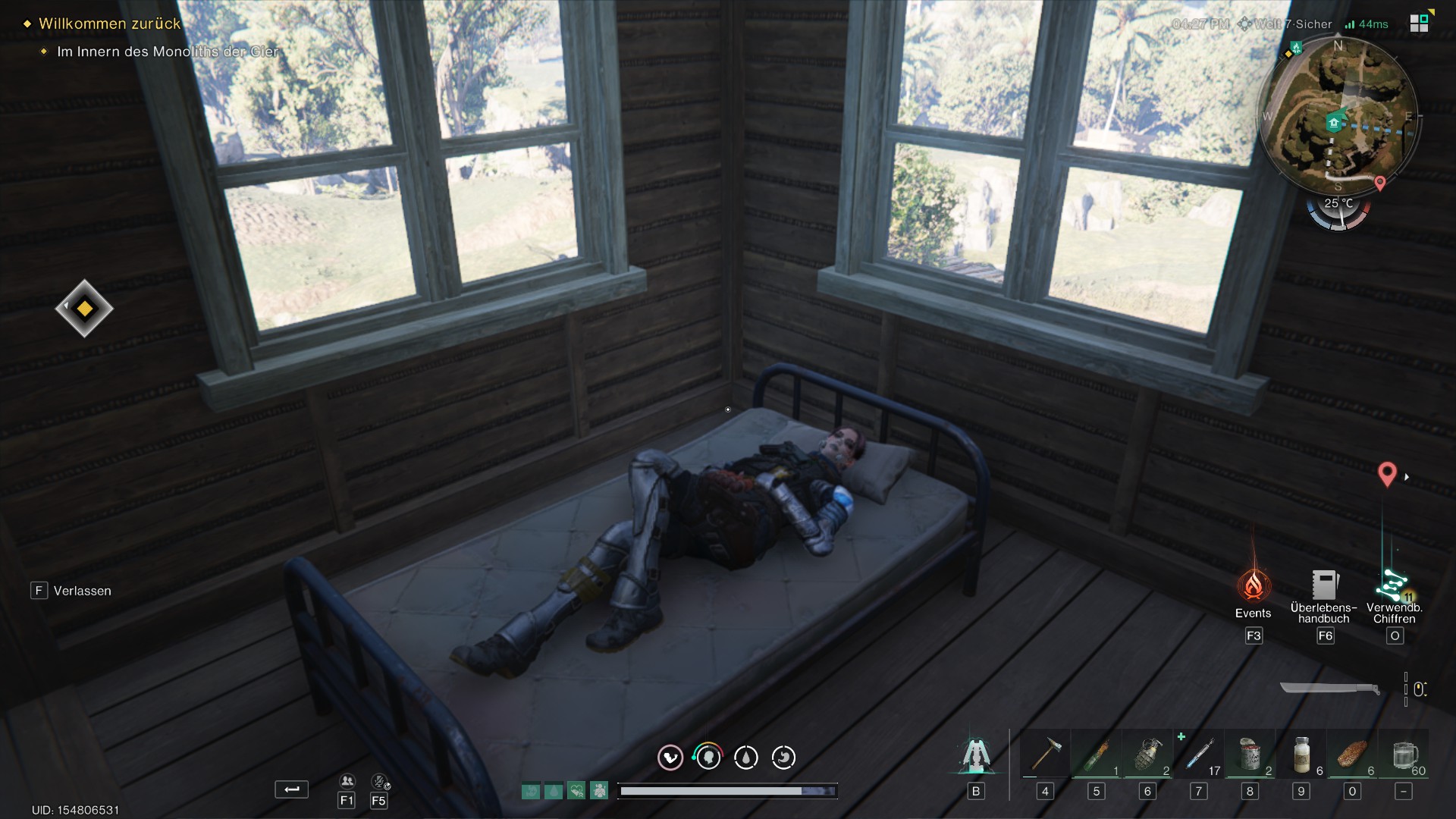
Task: Select the syringe hotbar slot
Action: [x=1199, y=755]
